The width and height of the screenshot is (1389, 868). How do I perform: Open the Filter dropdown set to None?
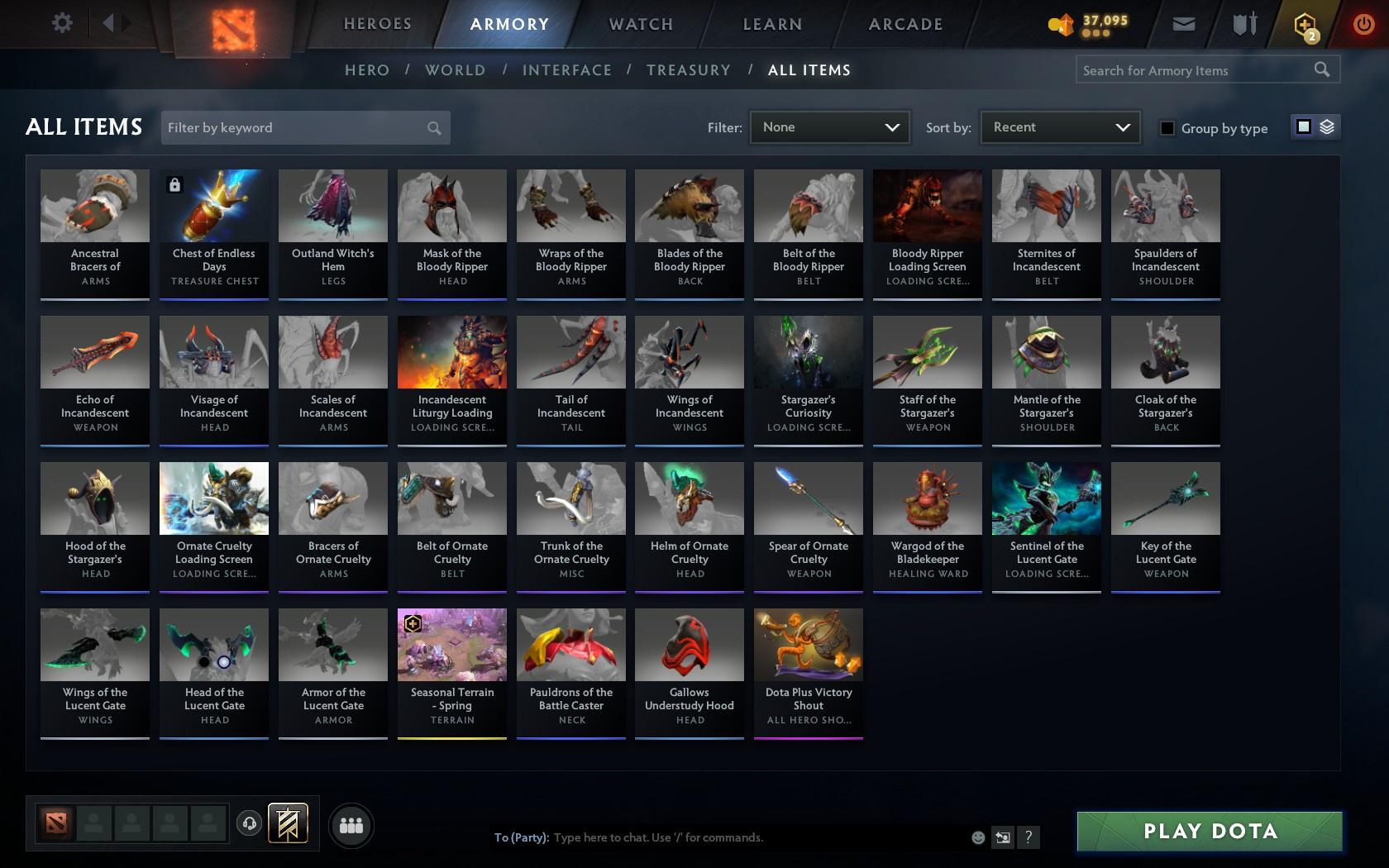click(828, 127)
